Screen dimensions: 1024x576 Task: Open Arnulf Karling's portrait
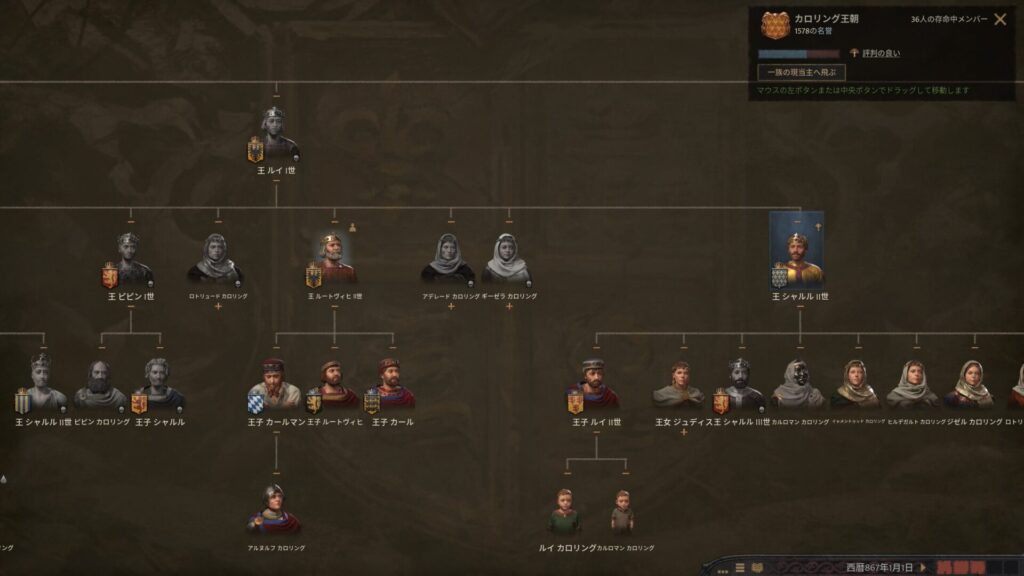[x=275, y=510]
